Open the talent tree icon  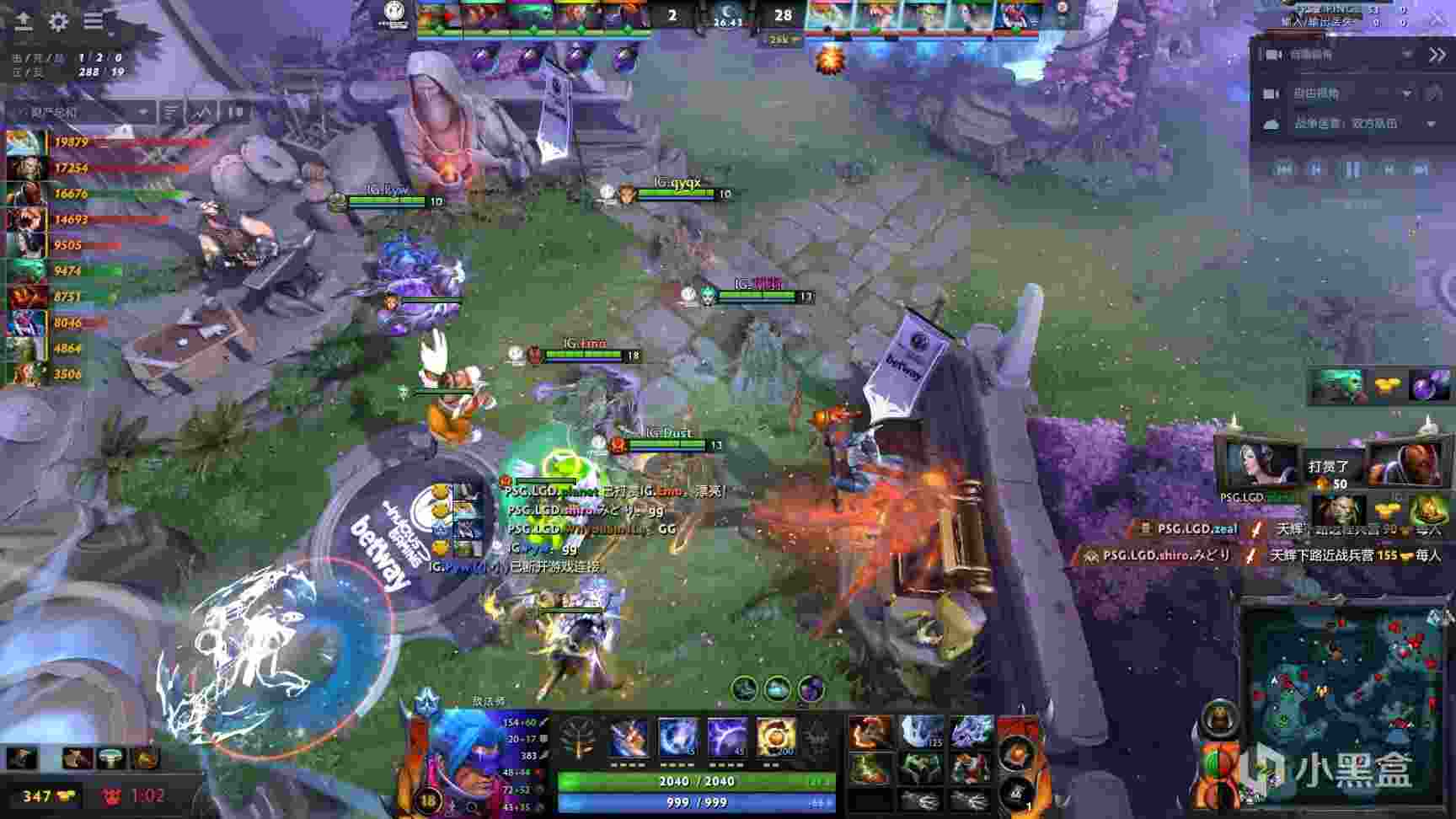tap(578, 739)
